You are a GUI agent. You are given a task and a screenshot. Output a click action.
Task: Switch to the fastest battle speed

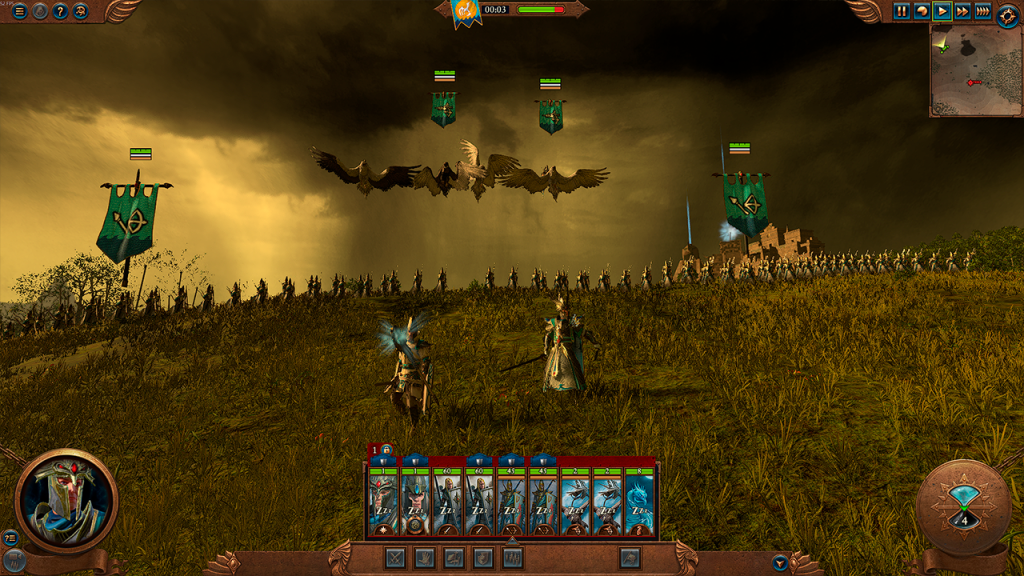983,11
